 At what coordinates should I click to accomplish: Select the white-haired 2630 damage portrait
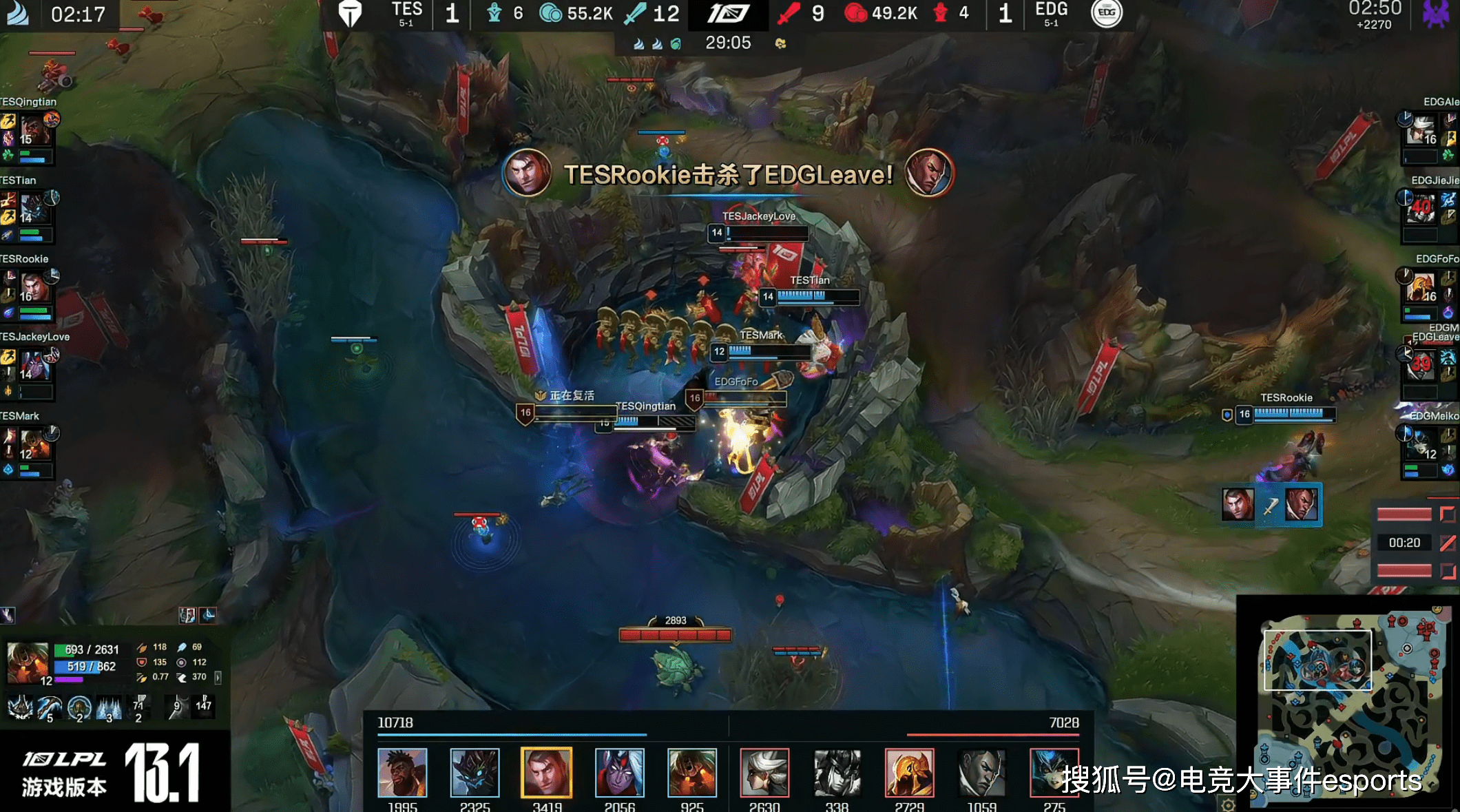tap(764, 772)
